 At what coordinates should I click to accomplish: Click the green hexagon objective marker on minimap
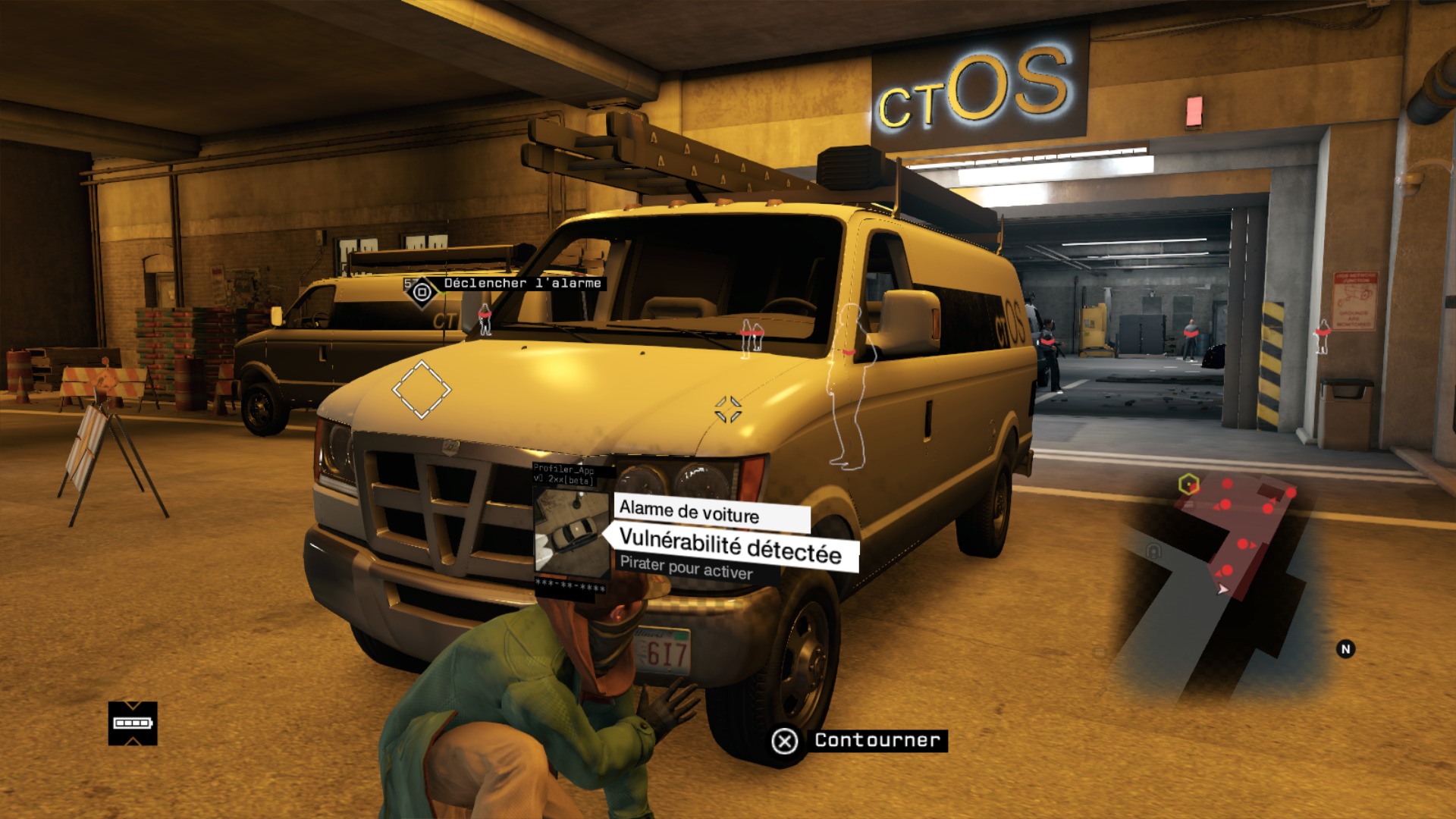(x=1188, y=483)
